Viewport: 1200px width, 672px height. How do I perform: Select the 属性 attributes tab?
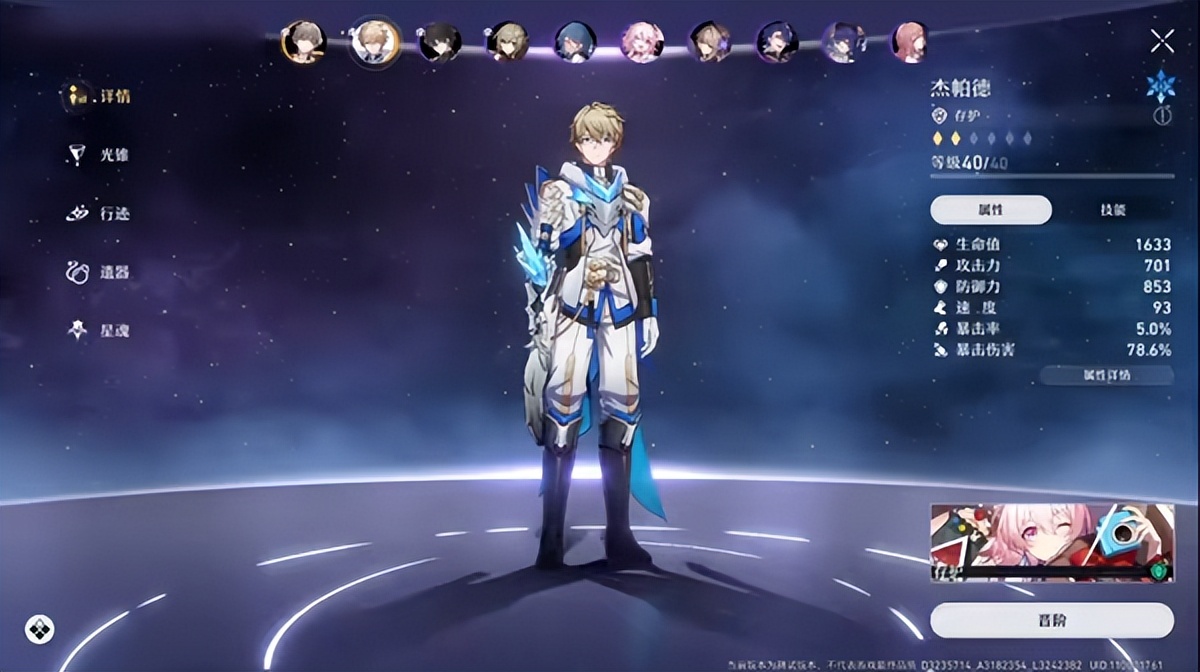click(990, 210)
